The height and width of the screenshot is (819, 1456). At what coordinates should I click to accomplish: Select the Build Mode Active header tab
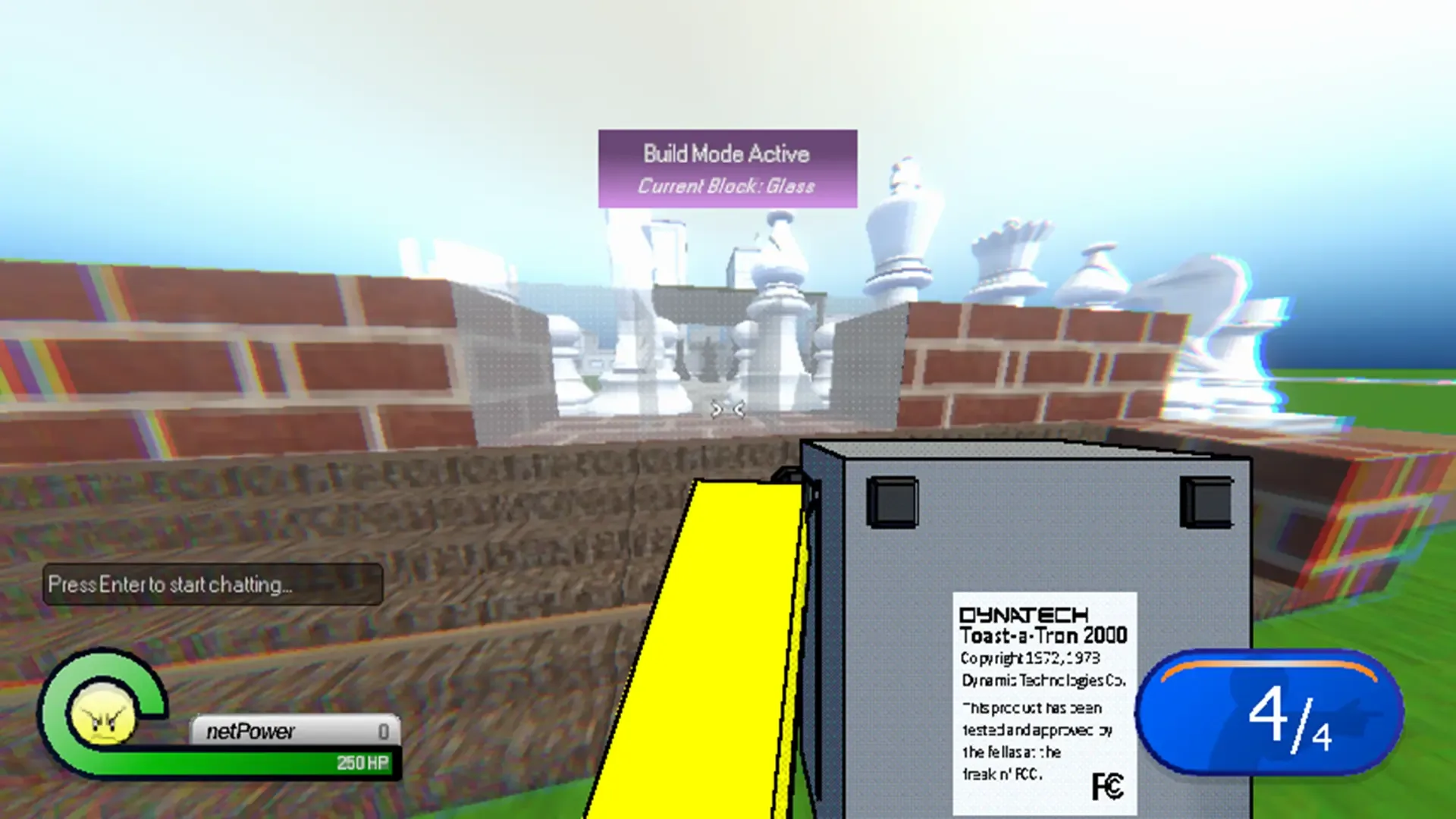click(x=726, y=153)
